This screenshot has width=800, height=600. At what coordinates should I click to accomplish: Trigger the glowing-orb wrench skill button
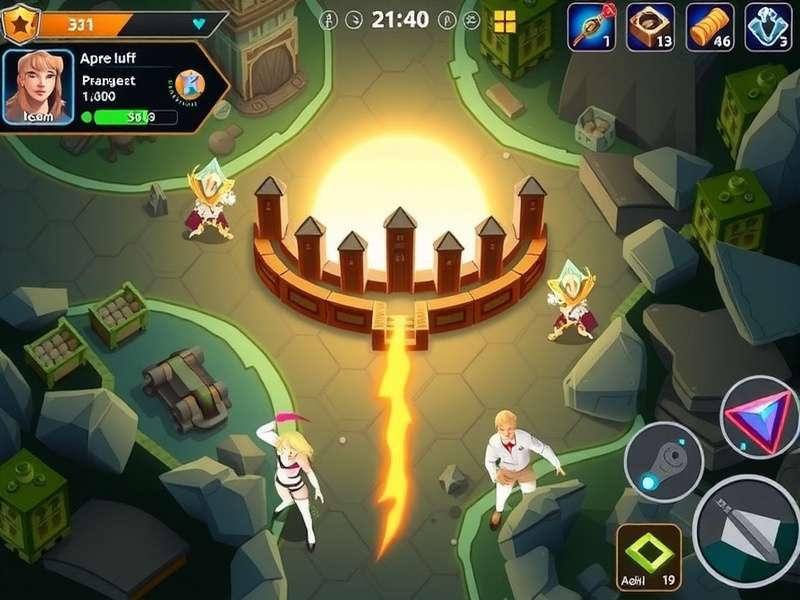click(x=663, y=461)
